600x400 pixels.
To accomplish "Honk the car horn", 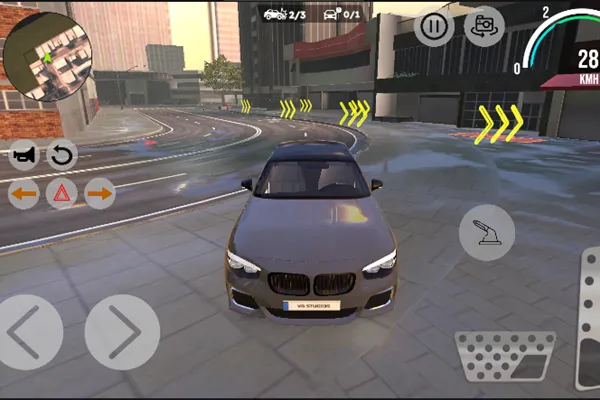I will click(24, 155).
